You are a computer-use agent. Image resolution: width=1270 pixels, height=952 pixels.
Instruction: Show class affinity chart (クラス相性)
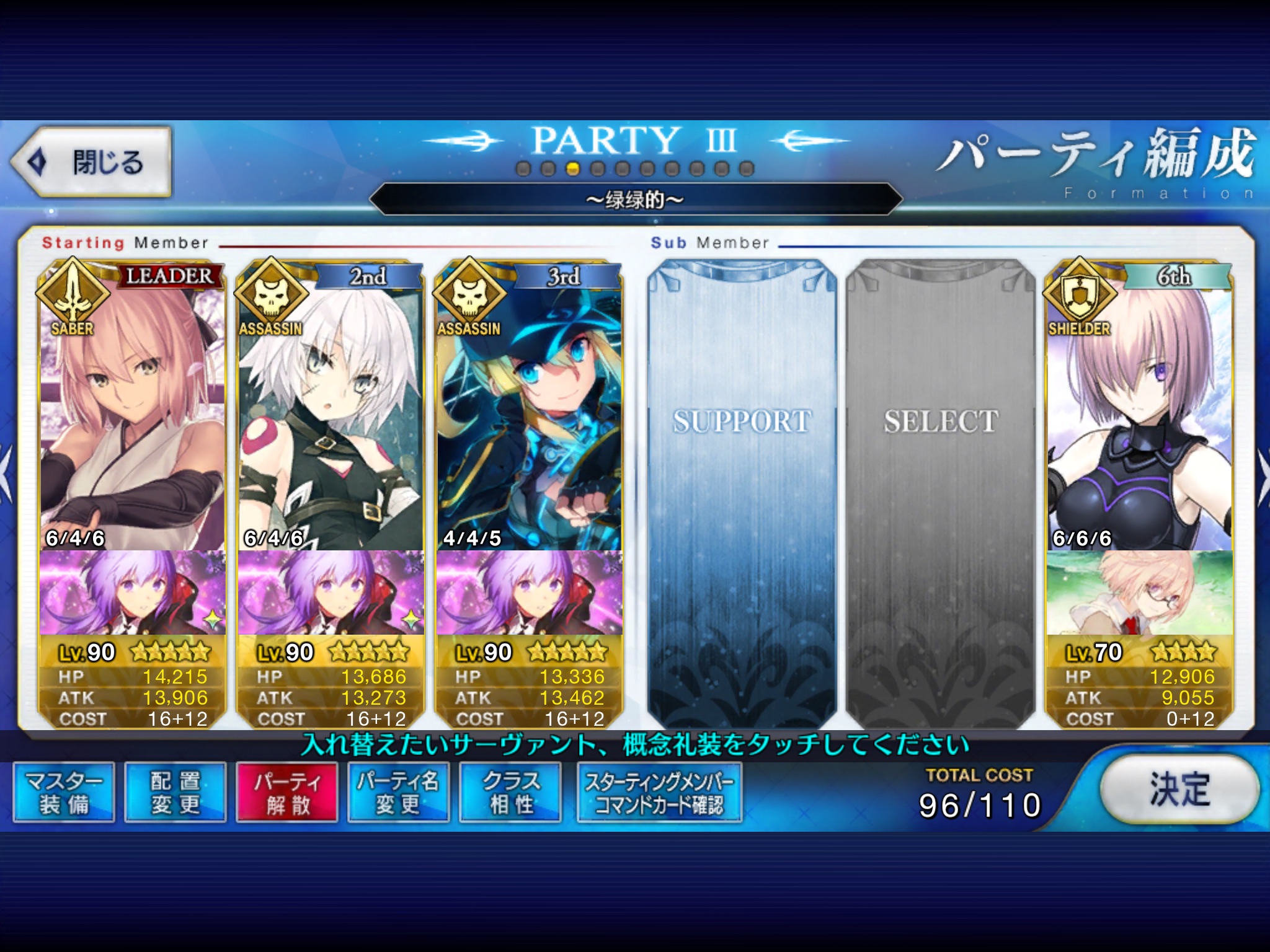click(510, 793)
